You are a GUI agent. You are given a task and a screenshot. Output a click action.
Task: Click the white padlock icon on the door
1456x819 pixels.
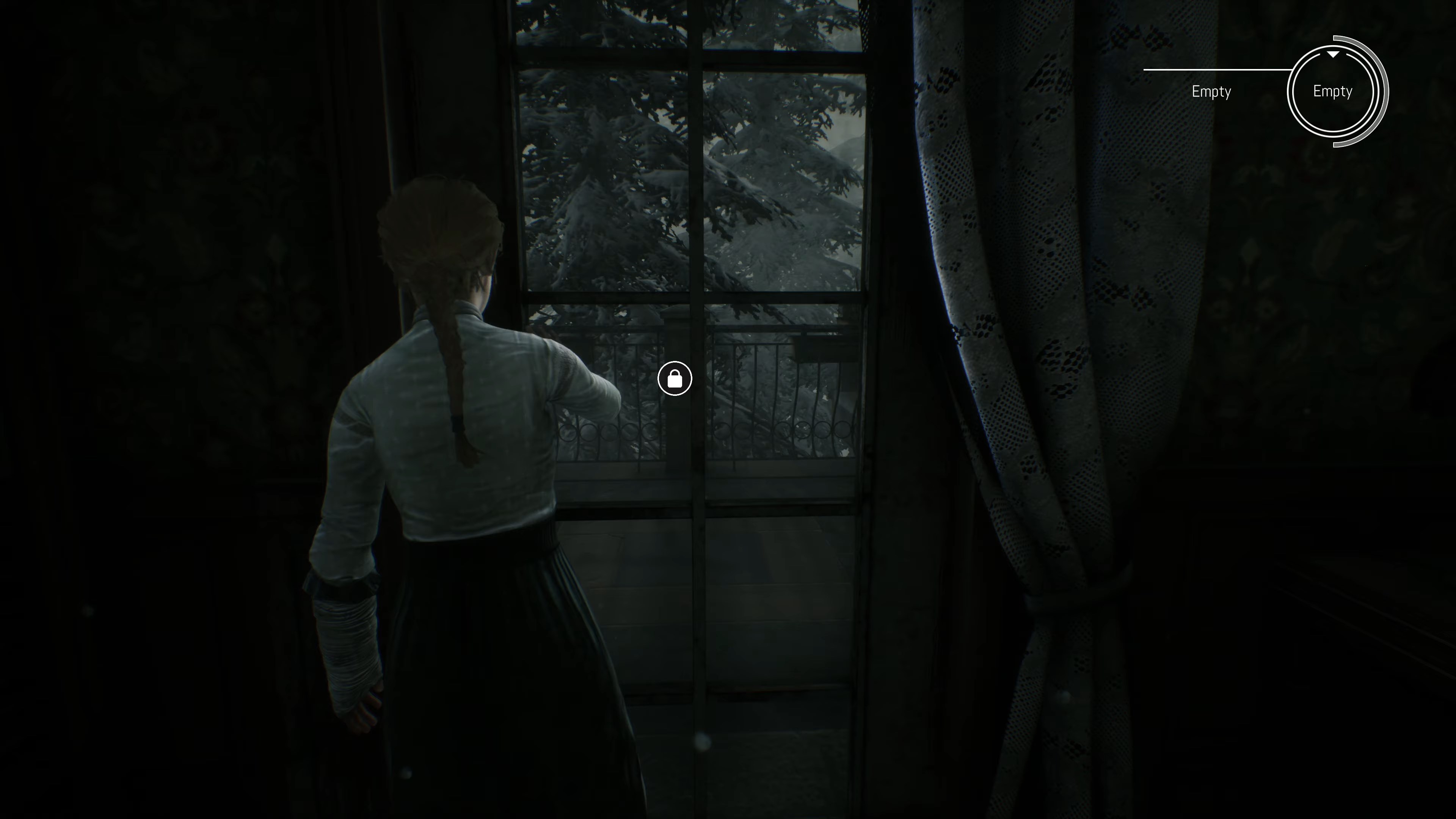[675, 378]
